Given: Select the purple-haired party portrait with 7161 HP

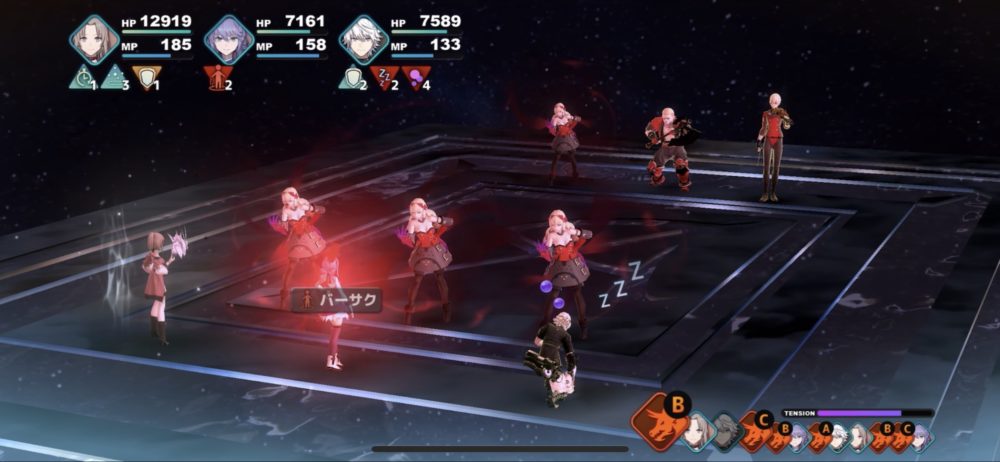Looking at the screenshot, I should click(228, 39).
